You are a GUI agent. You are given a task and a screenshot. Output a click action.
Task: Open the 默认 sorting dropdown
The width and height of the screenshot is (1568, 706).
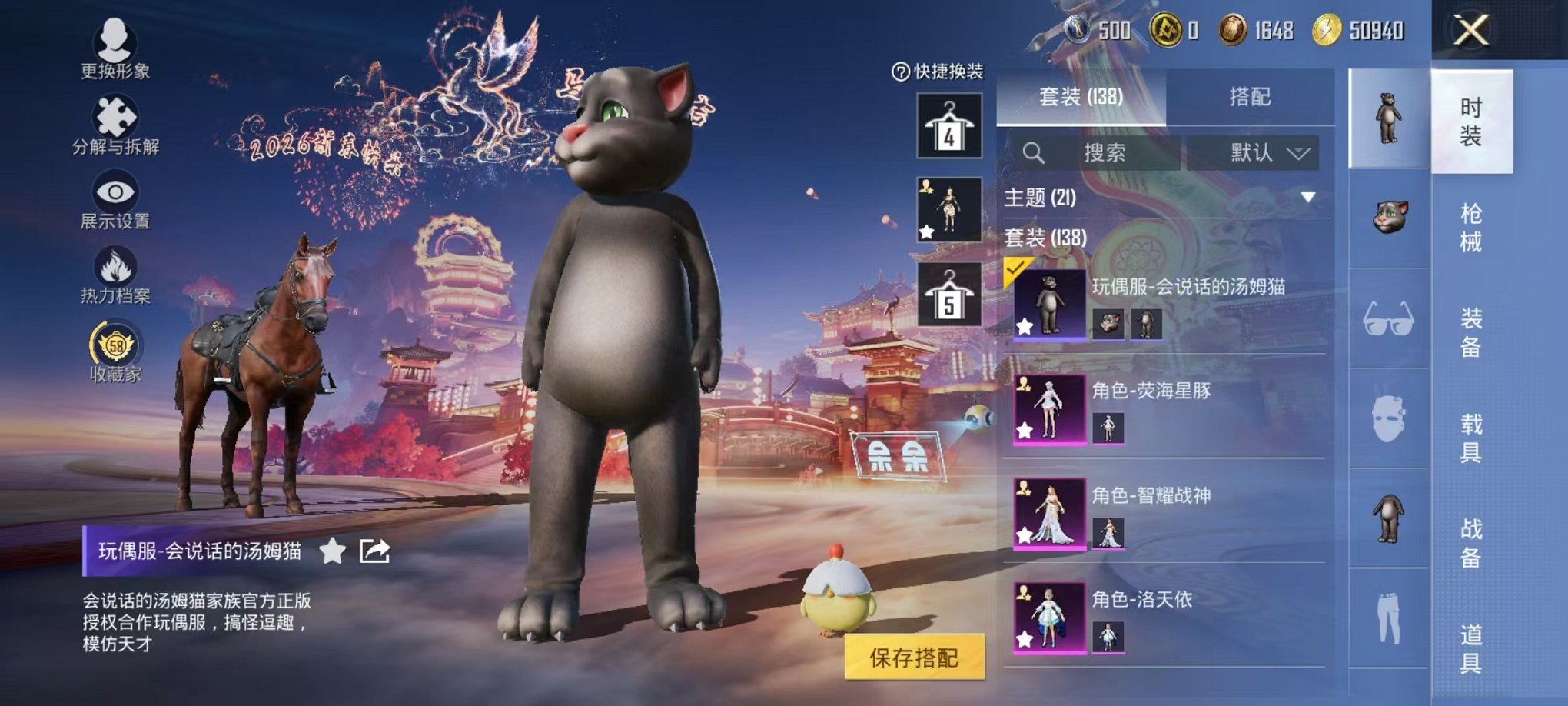tap(1263, 152)
